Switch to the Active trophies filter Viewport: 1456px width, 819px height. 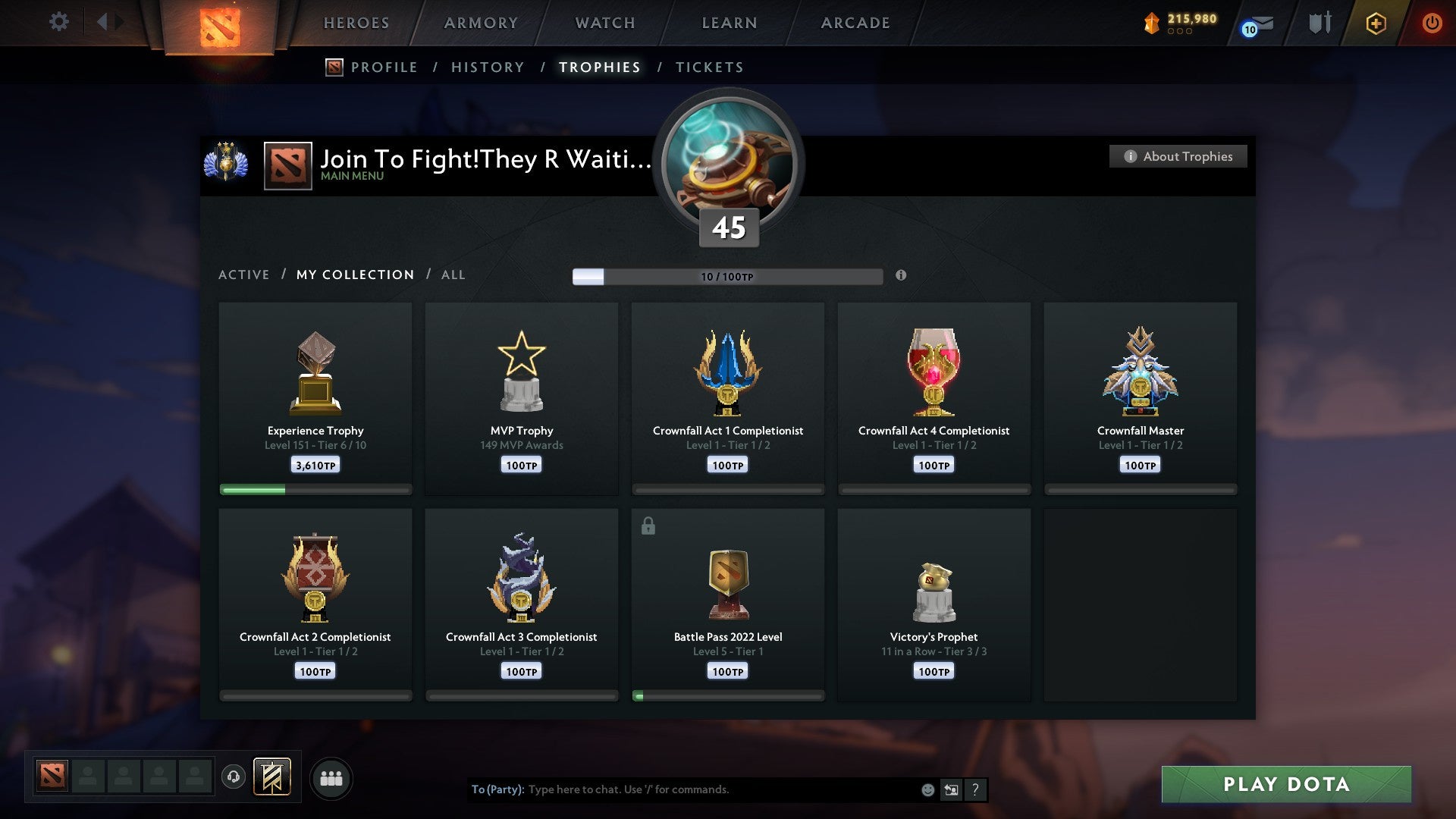pos(244,275)
